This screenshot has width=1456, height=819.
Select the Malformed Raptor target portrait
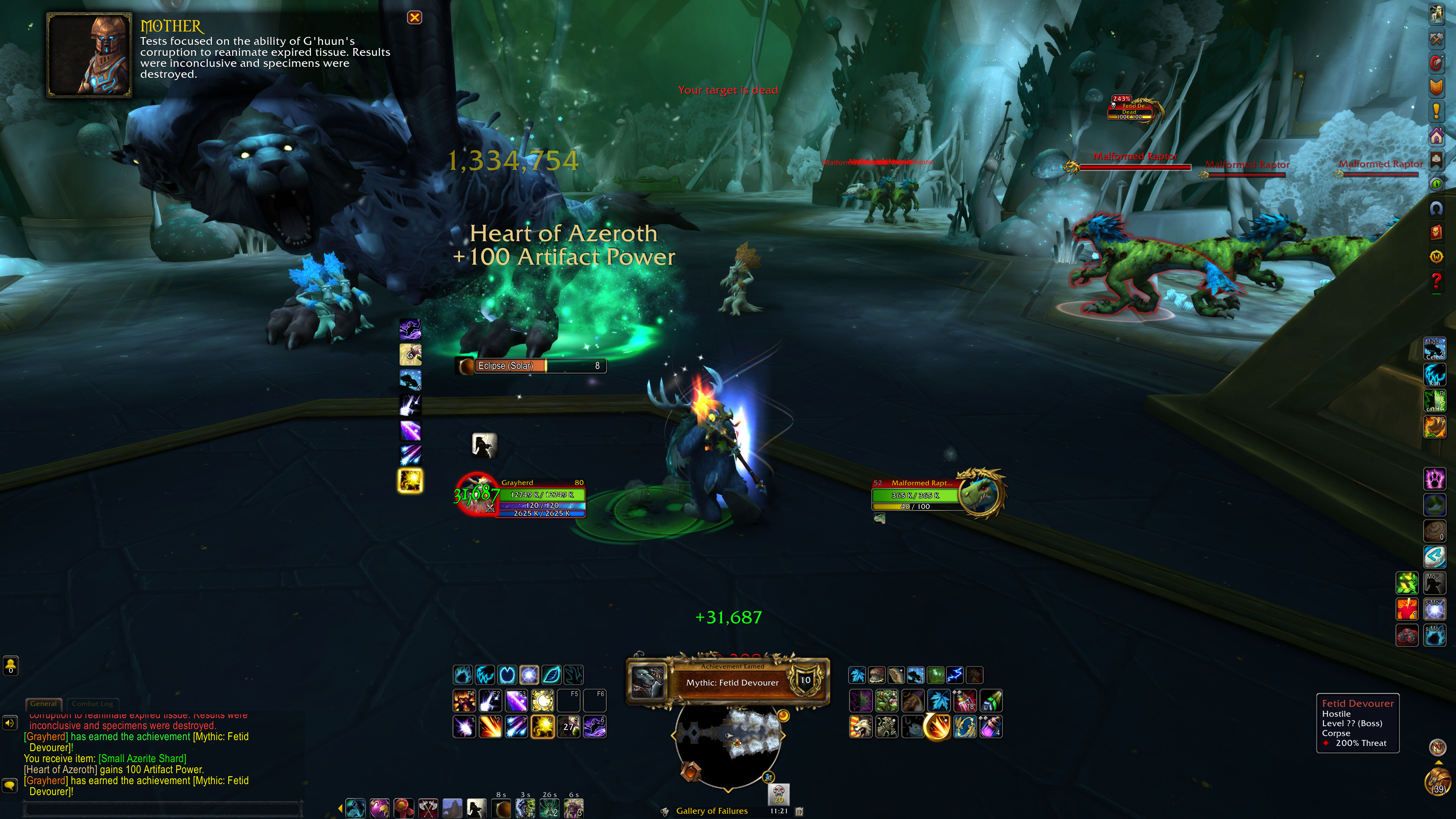982,493
